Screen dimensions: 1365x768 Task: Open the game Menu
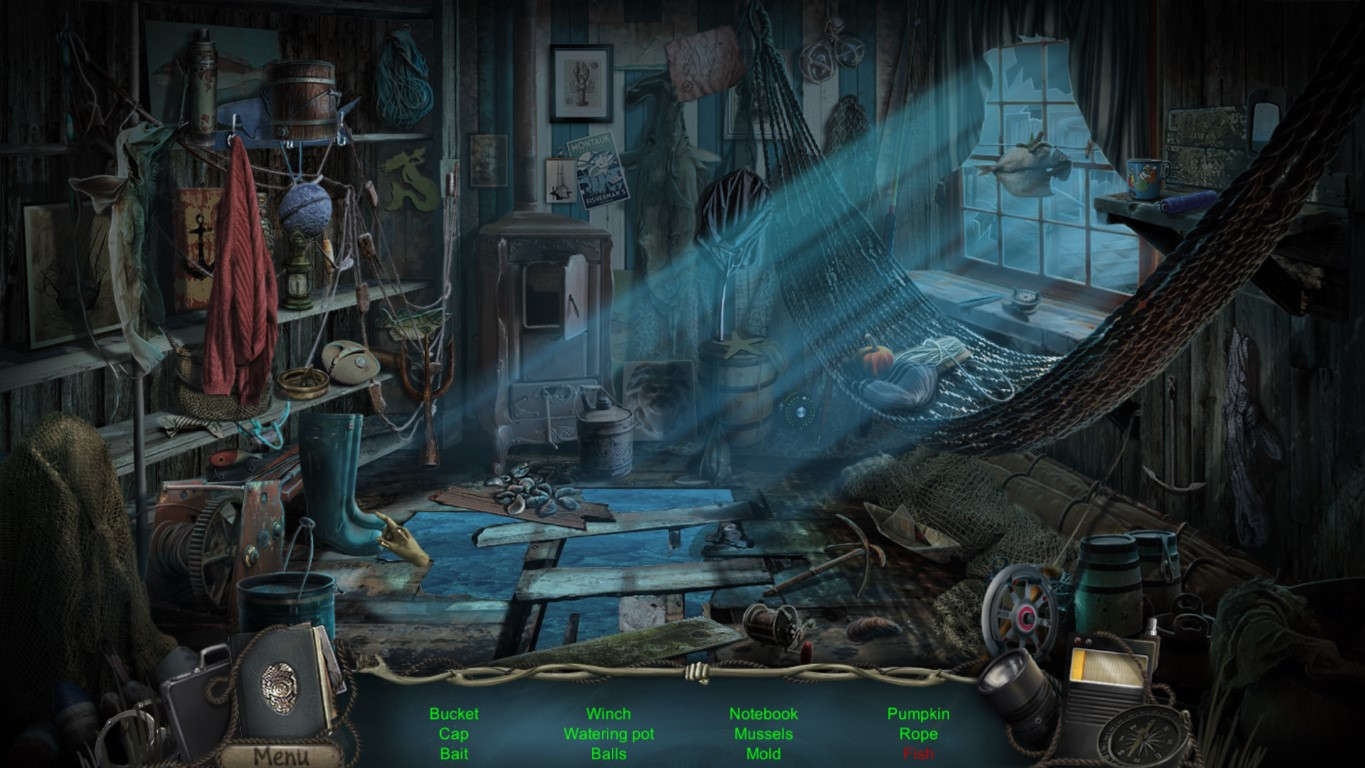coord(278,756)
